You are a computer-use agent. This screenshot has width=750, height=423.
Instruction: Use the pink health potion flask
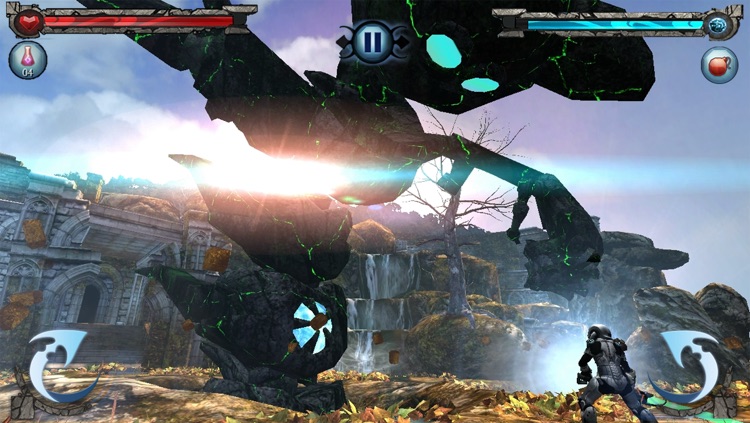[x=28, y=60]
